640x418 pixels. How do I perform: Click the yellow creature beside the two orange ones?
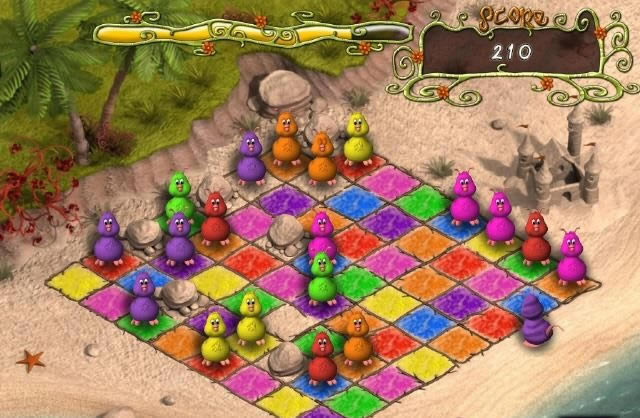coord(357,138)
